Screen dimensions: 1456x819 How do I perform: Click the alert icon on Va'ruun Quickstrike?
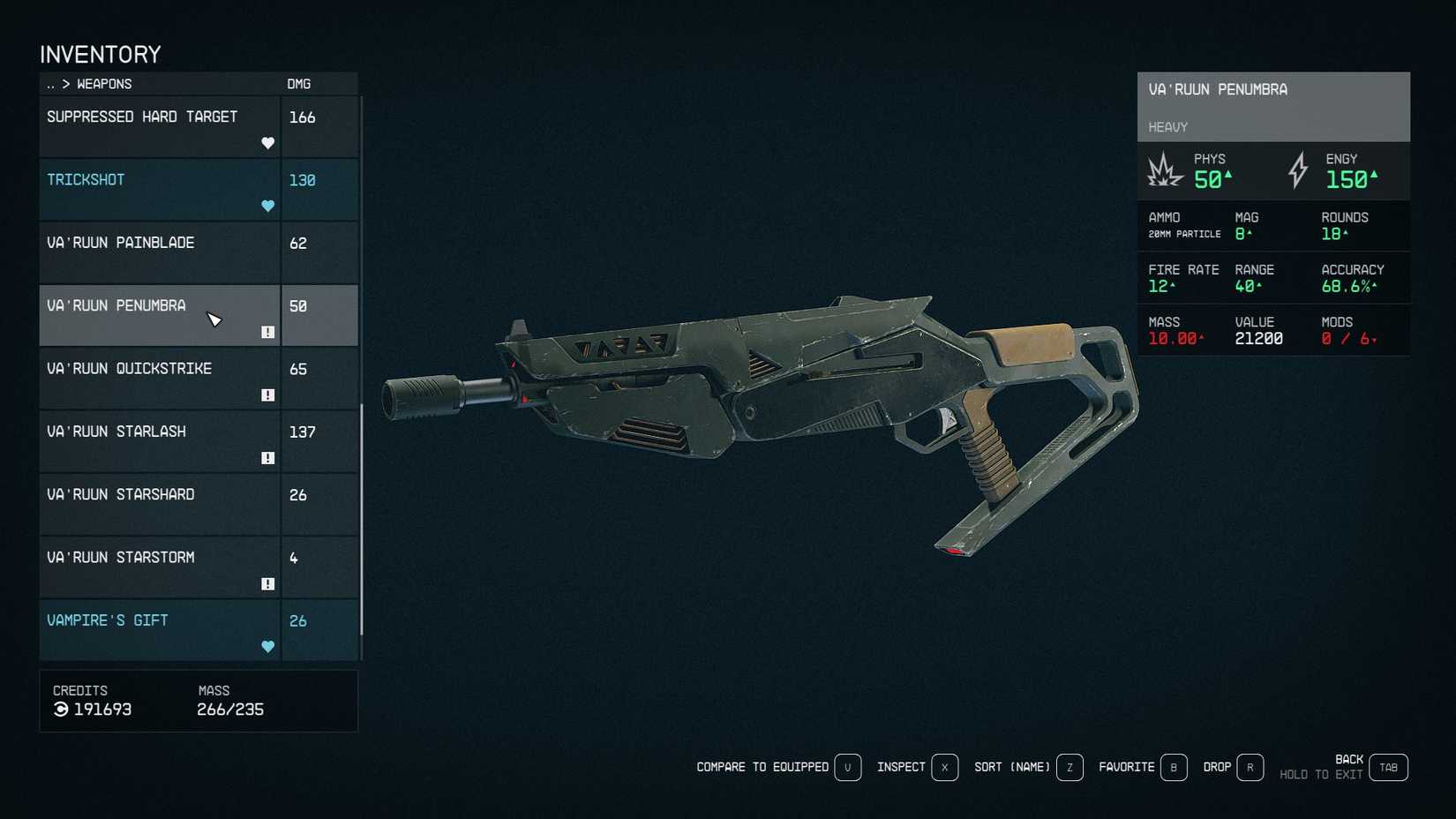click(267, 394)
